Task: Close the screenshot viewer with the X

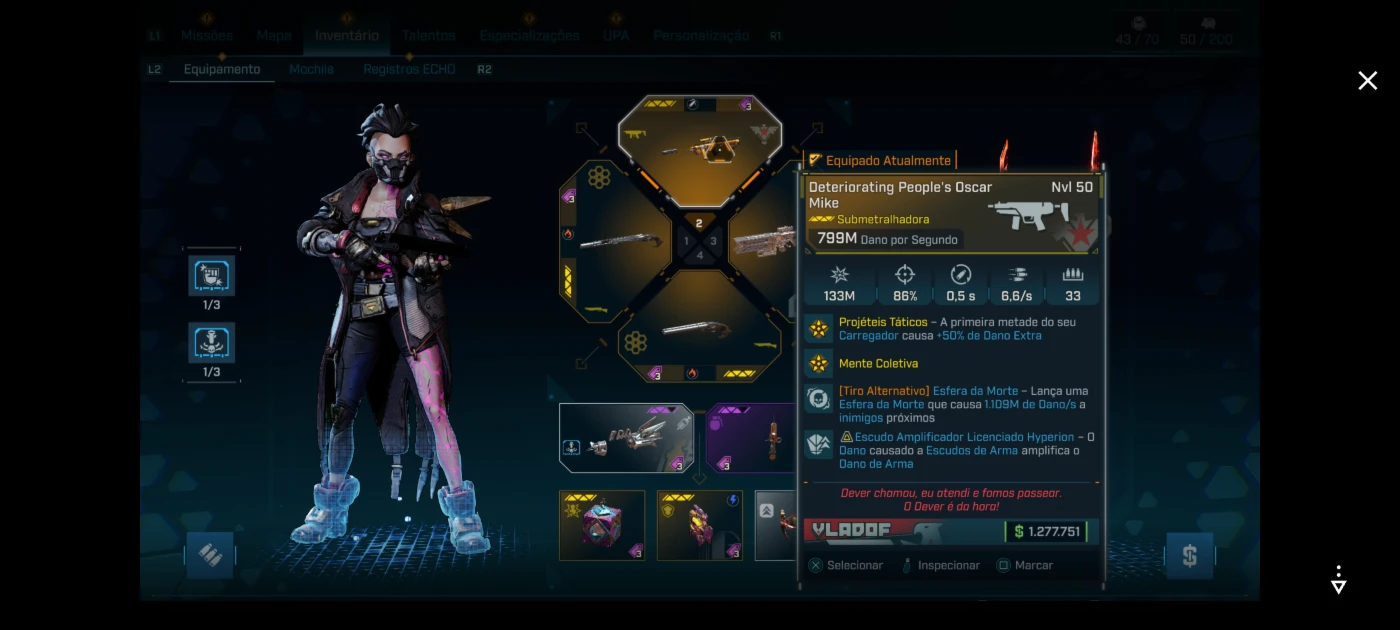Action: [1367, 81]
